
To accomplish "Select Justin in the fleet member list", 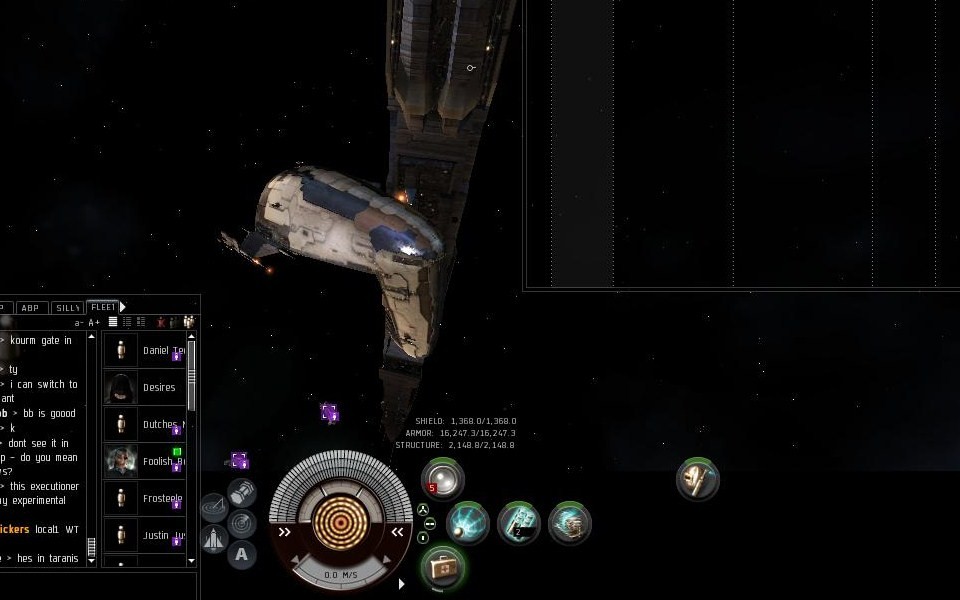I will pos(155,535).
